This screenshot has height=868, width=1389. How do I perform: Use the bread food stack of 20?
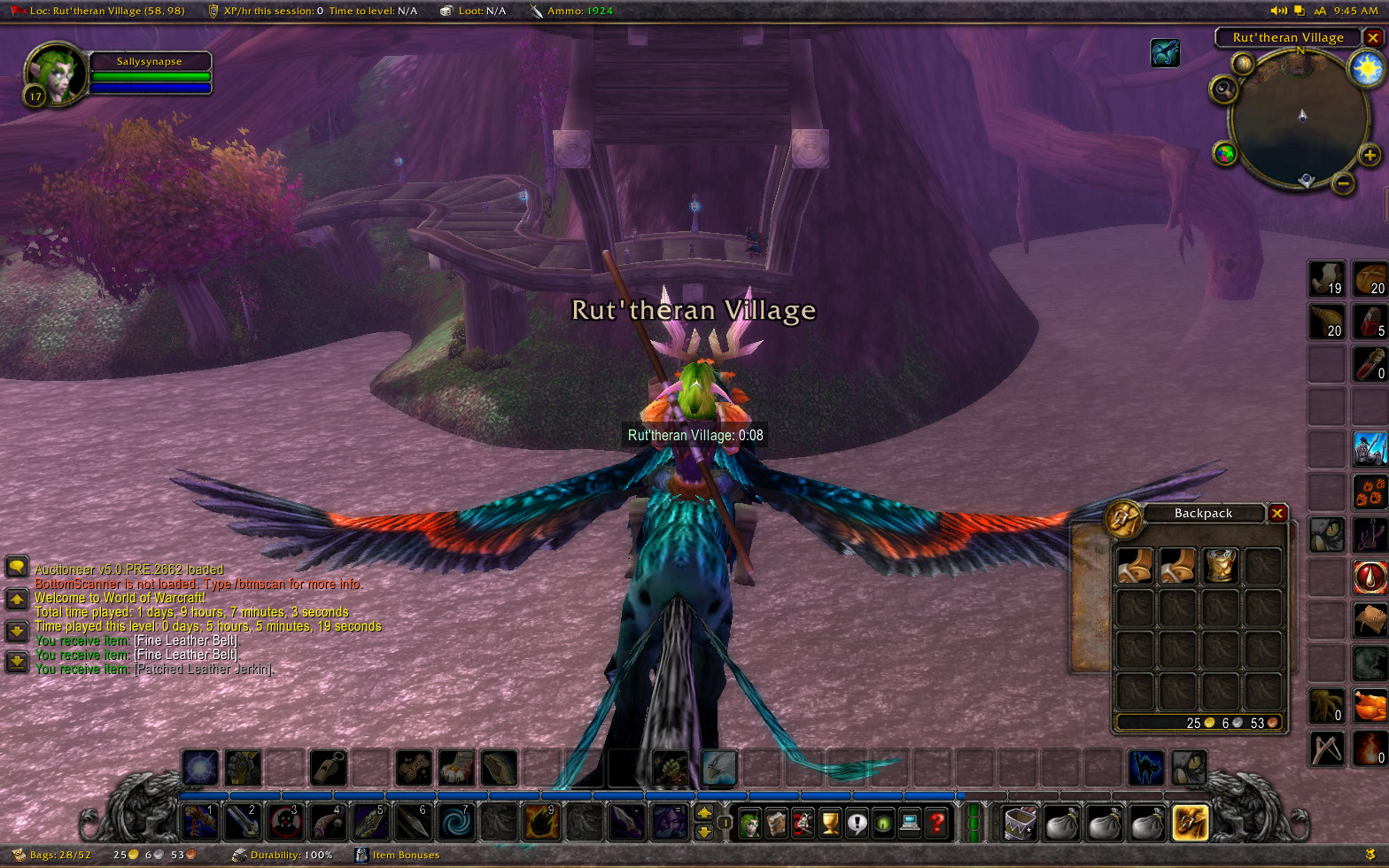[1369, 279]
